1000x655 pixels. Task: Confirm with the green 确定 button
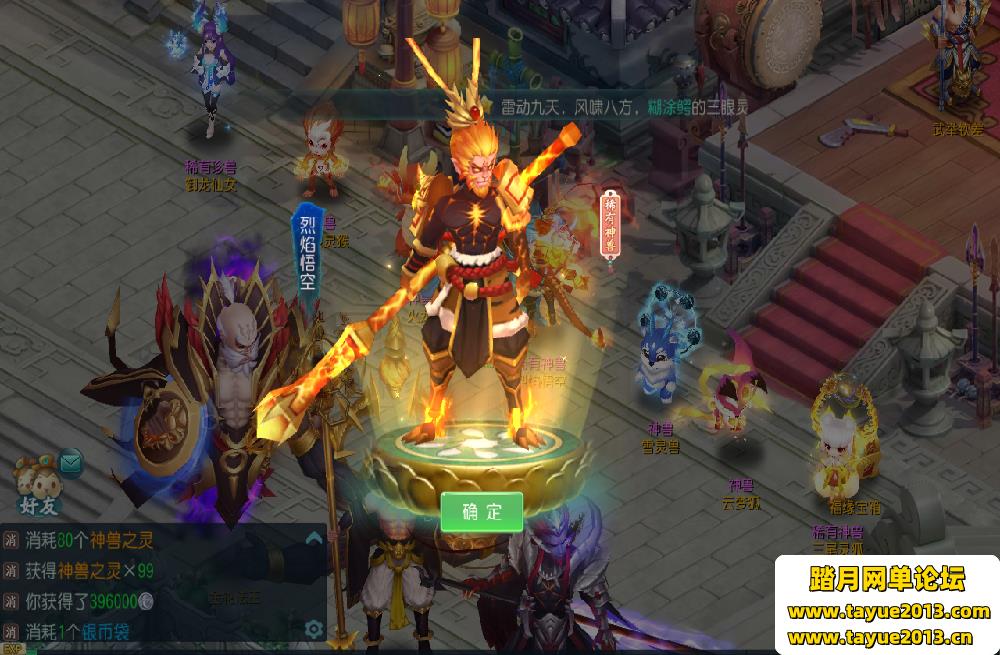point(482,512)
